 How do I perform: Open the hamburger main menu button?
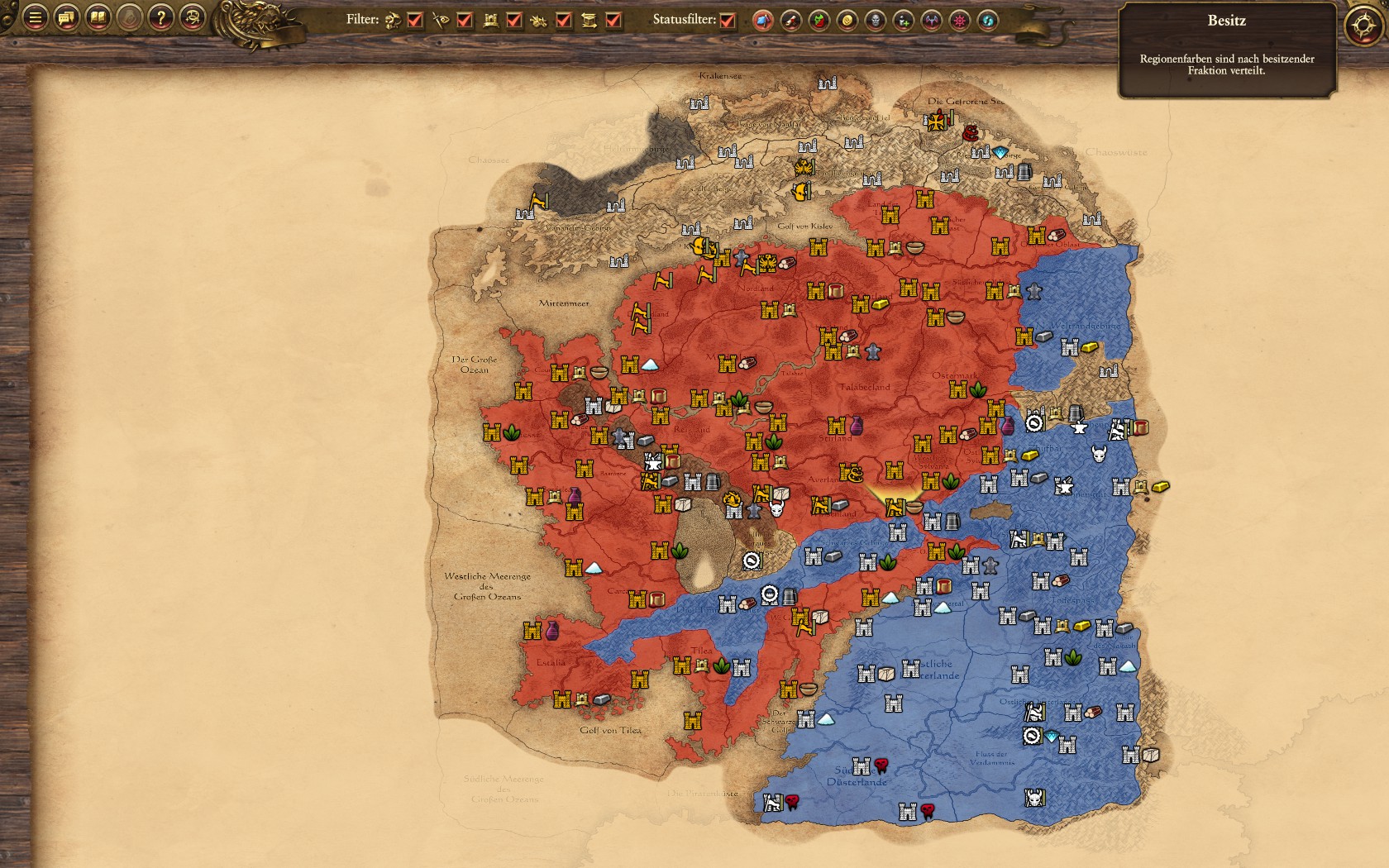tap(35, 17)
